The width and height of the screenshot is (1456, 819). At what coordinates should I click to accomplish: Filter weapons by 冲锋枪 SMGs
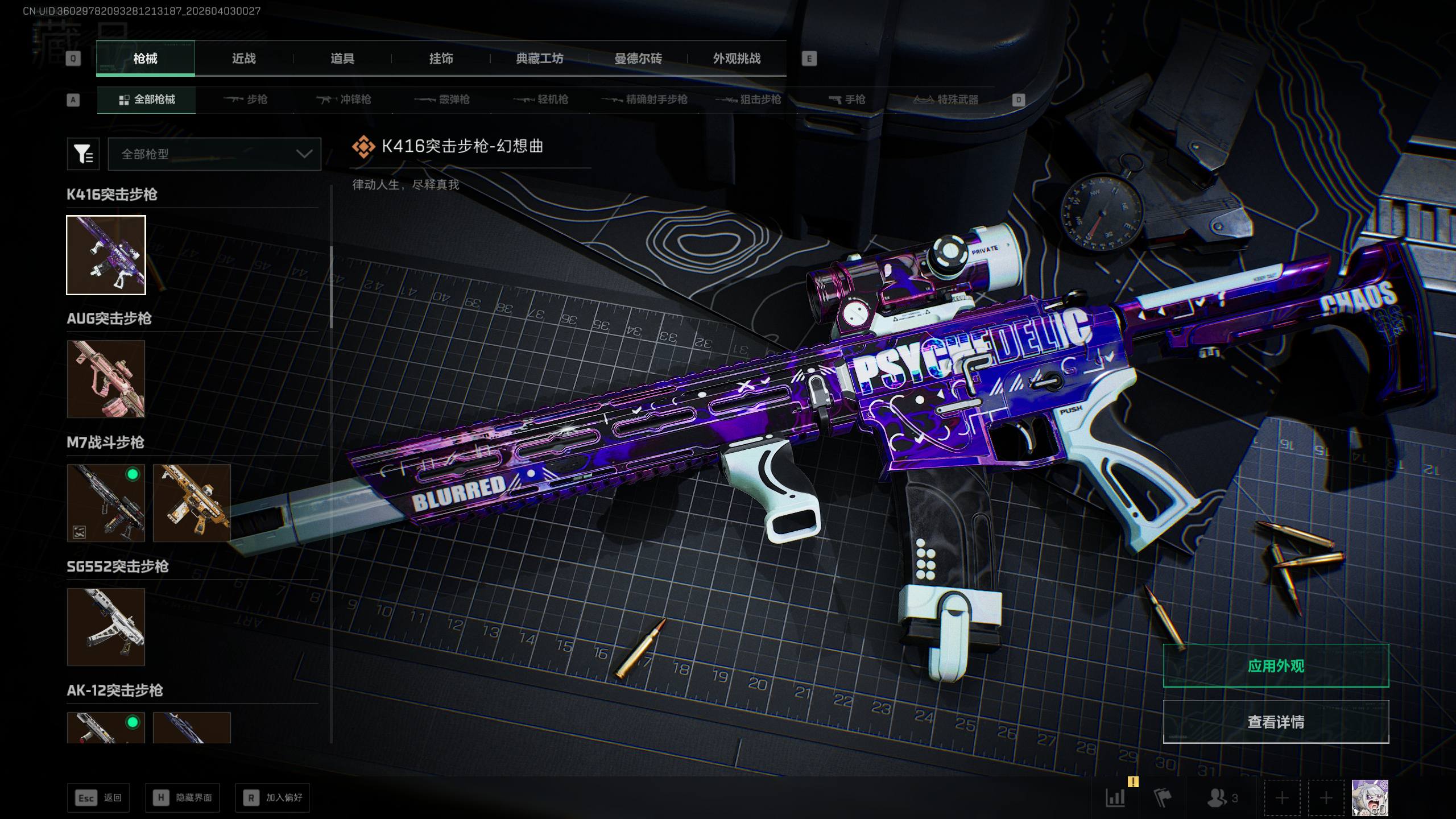point(344,100)
